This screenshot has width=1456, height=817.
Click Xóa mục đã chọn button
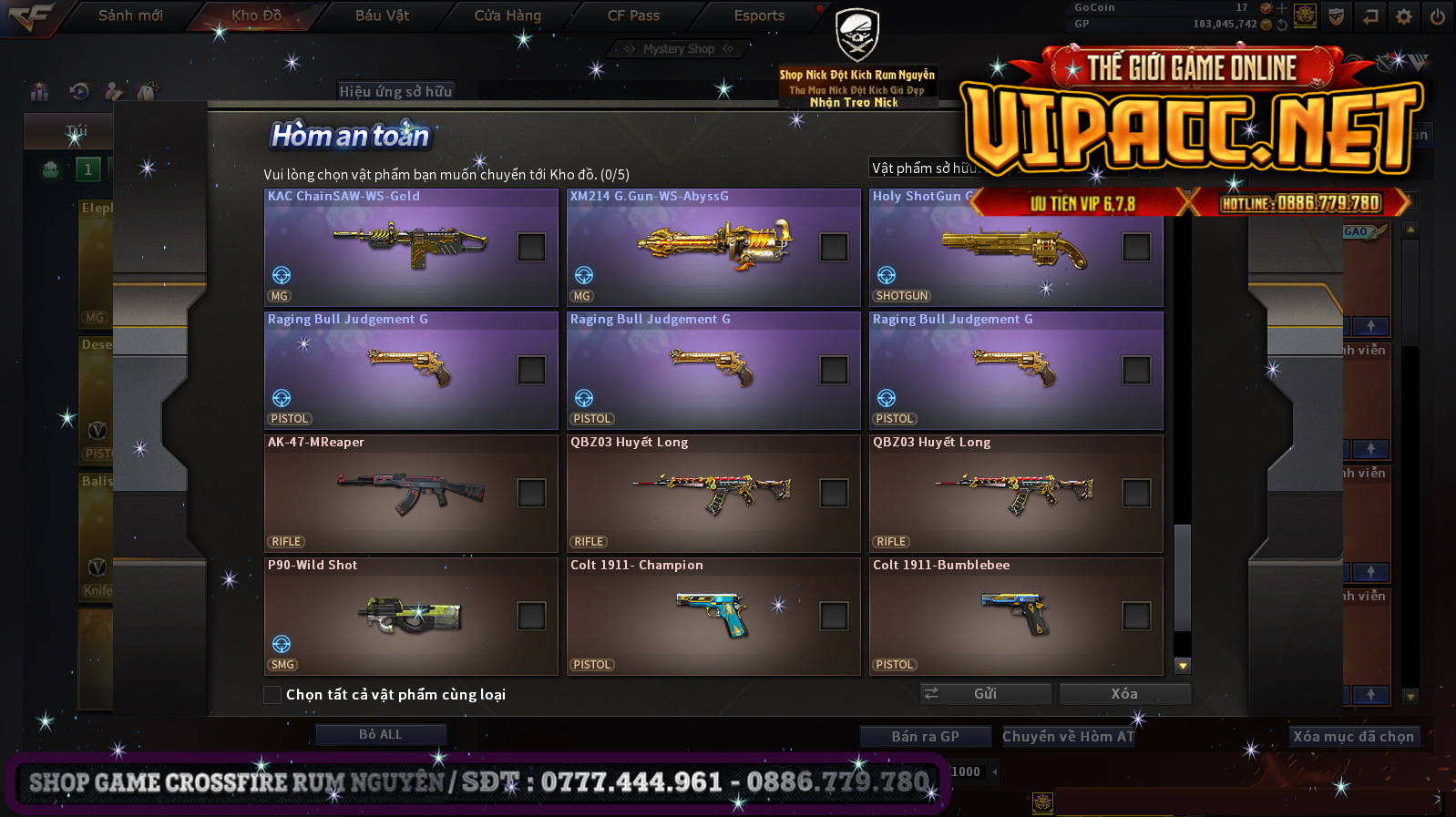point(1353,736)
